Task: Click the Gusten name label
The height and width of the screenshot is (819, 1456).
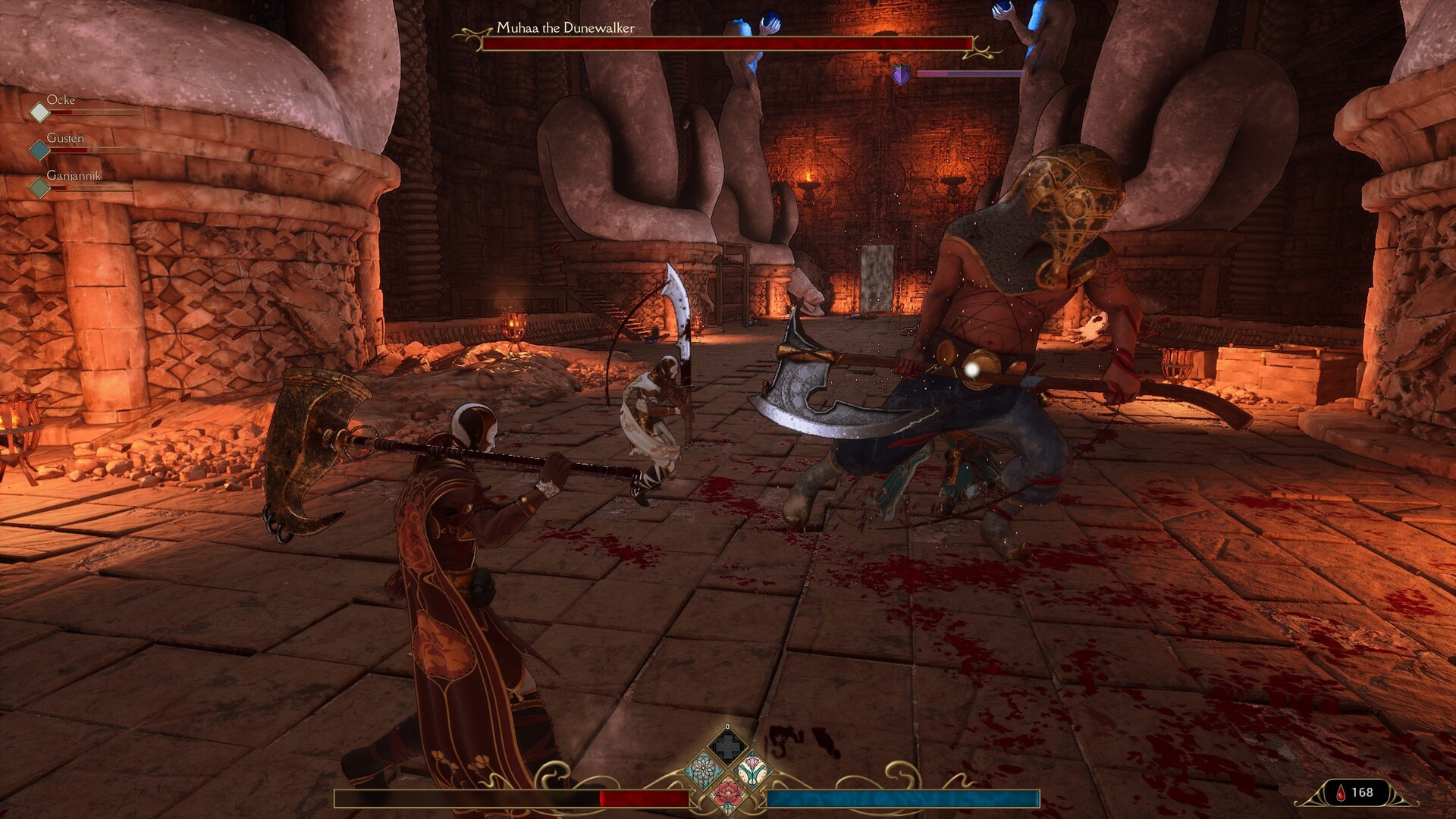Action: (x=67, y=138)
